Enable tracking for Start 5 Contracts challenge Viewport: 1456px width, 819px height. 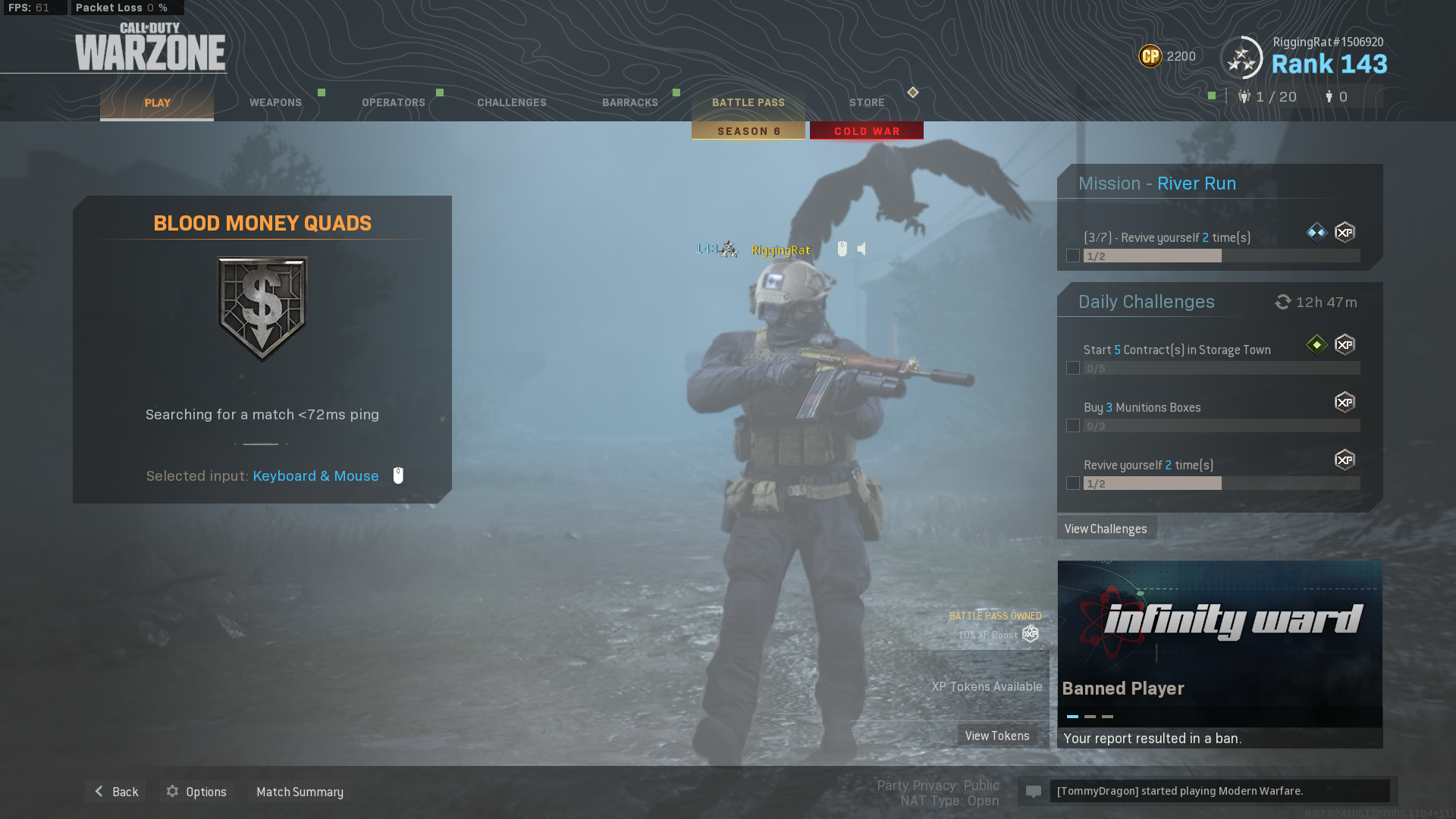tap(1073, 368)
